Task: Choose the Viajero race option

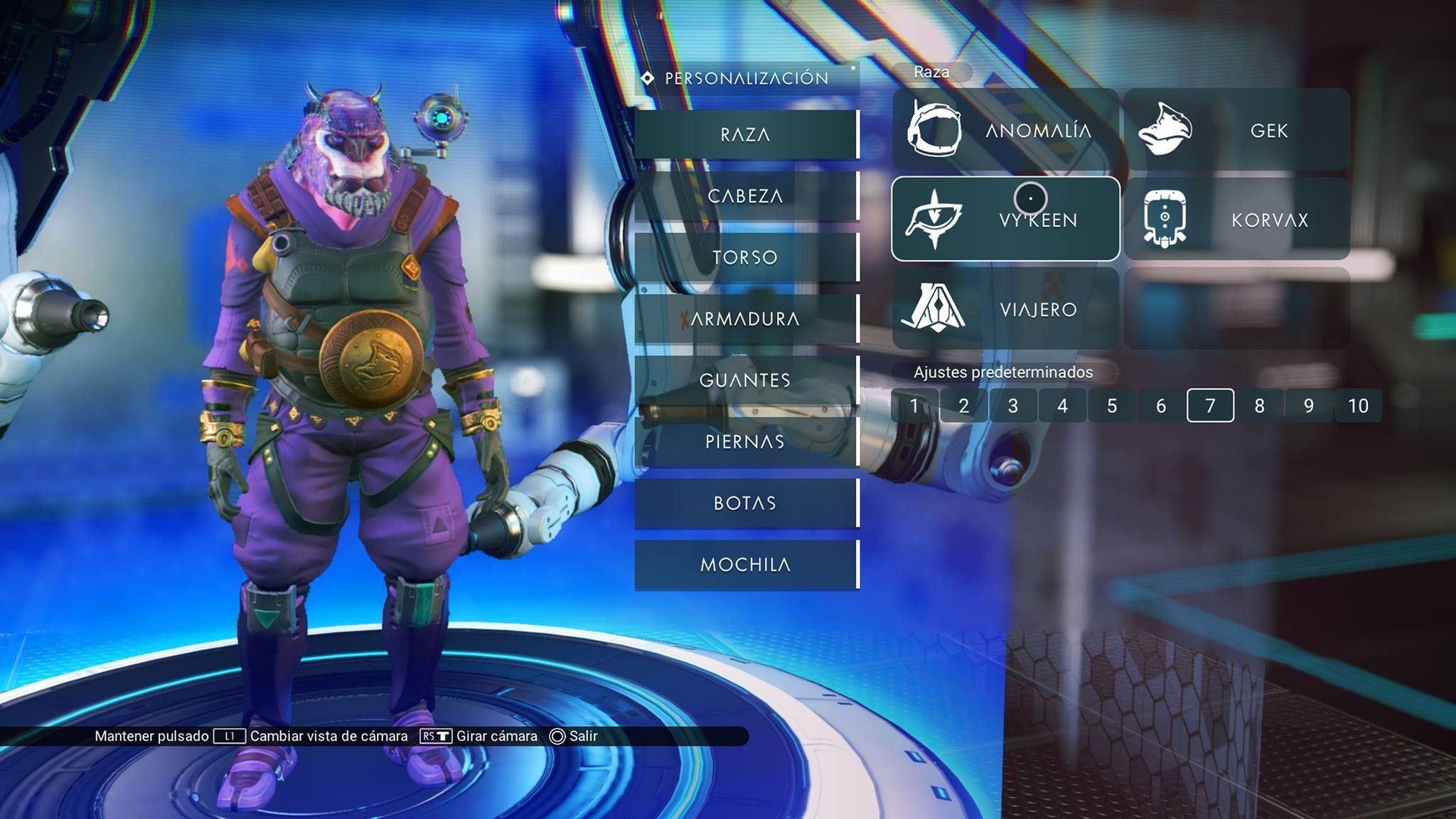Action: 1005,309
